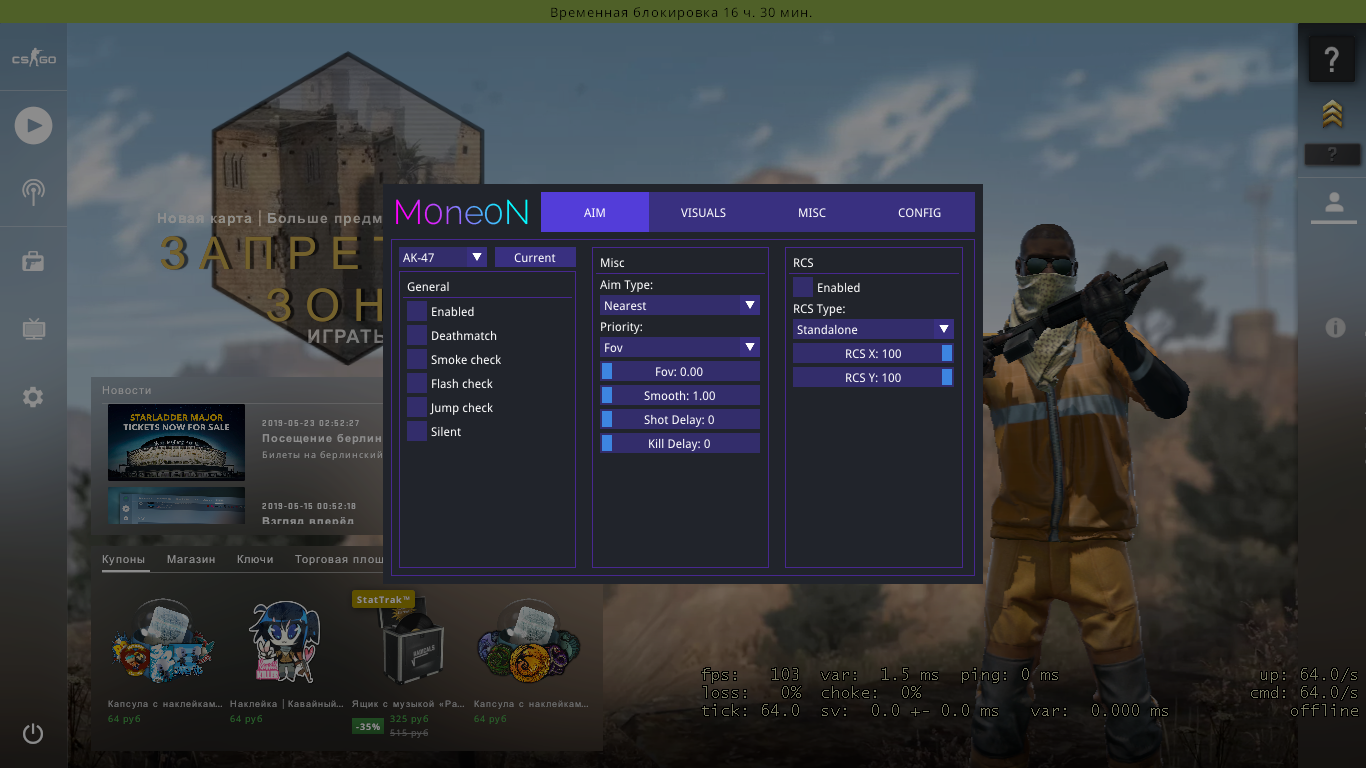Open the help question mark panel on the right

pyautogui.click(x=1331, y=60)
